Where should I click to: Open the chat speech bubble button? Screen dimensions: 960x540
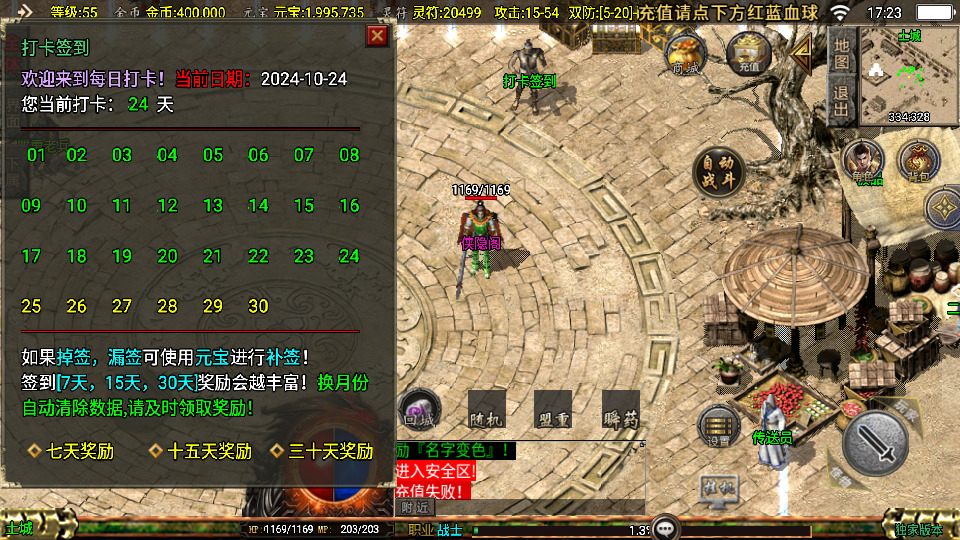[x=666, y=528]
